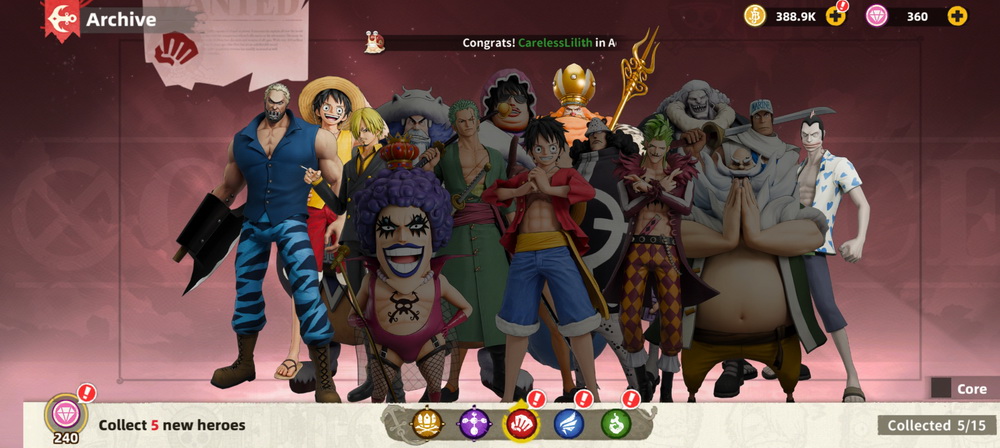Add more gold coins with plus button
1000x448 pixels.
click(x=836, y=16)
